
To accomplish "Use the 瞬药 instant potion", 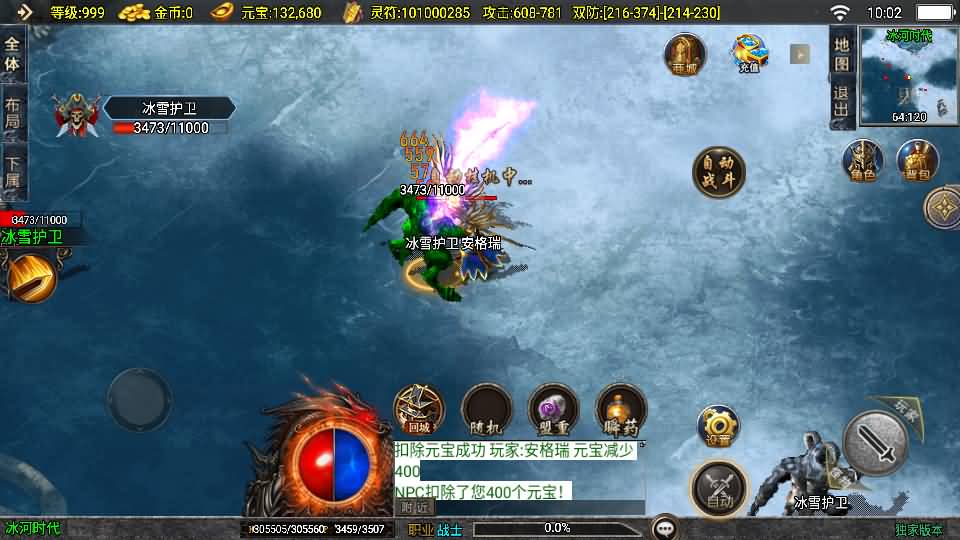I will click(620, 410).
